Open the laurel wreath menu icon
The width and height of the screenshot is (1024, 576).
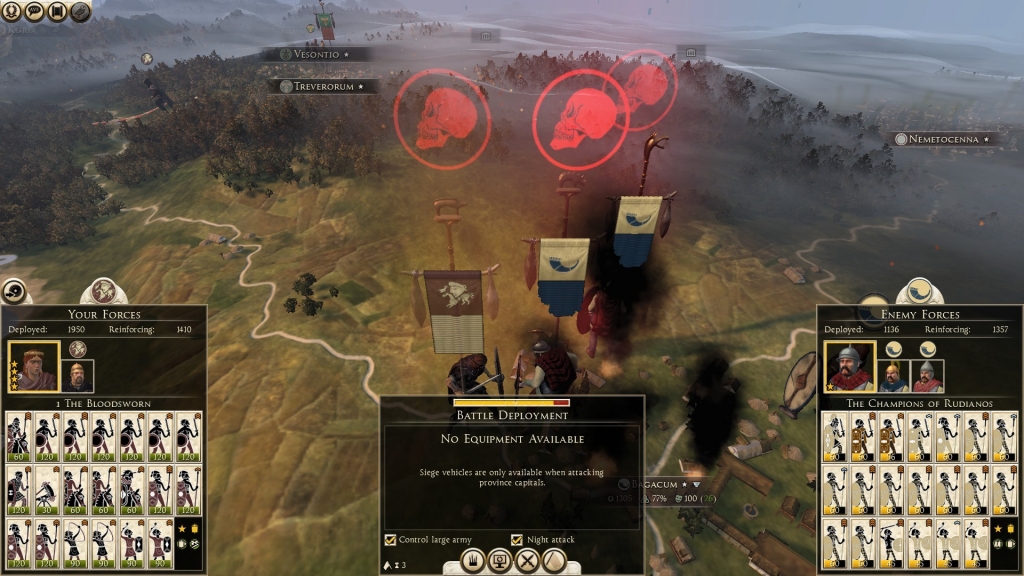(x=9, y=11)
